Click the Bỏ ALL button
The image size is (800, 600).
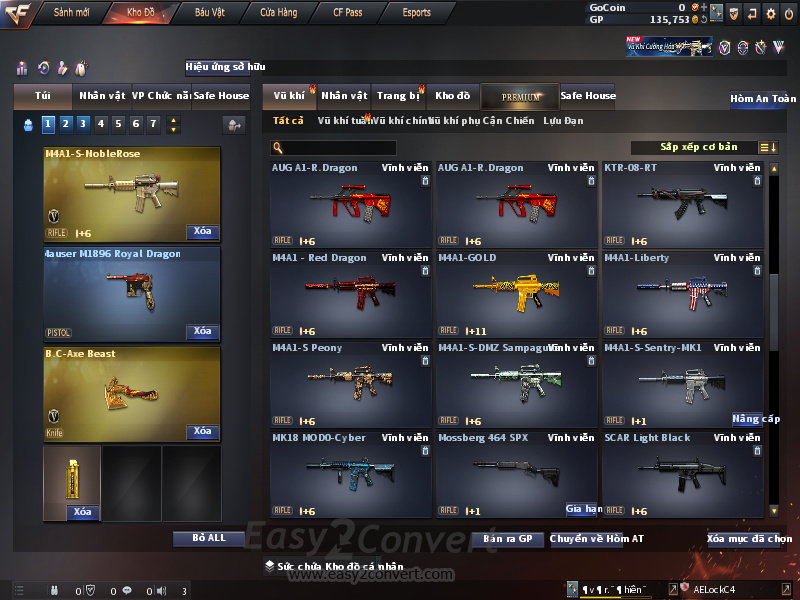coord(209,538)
